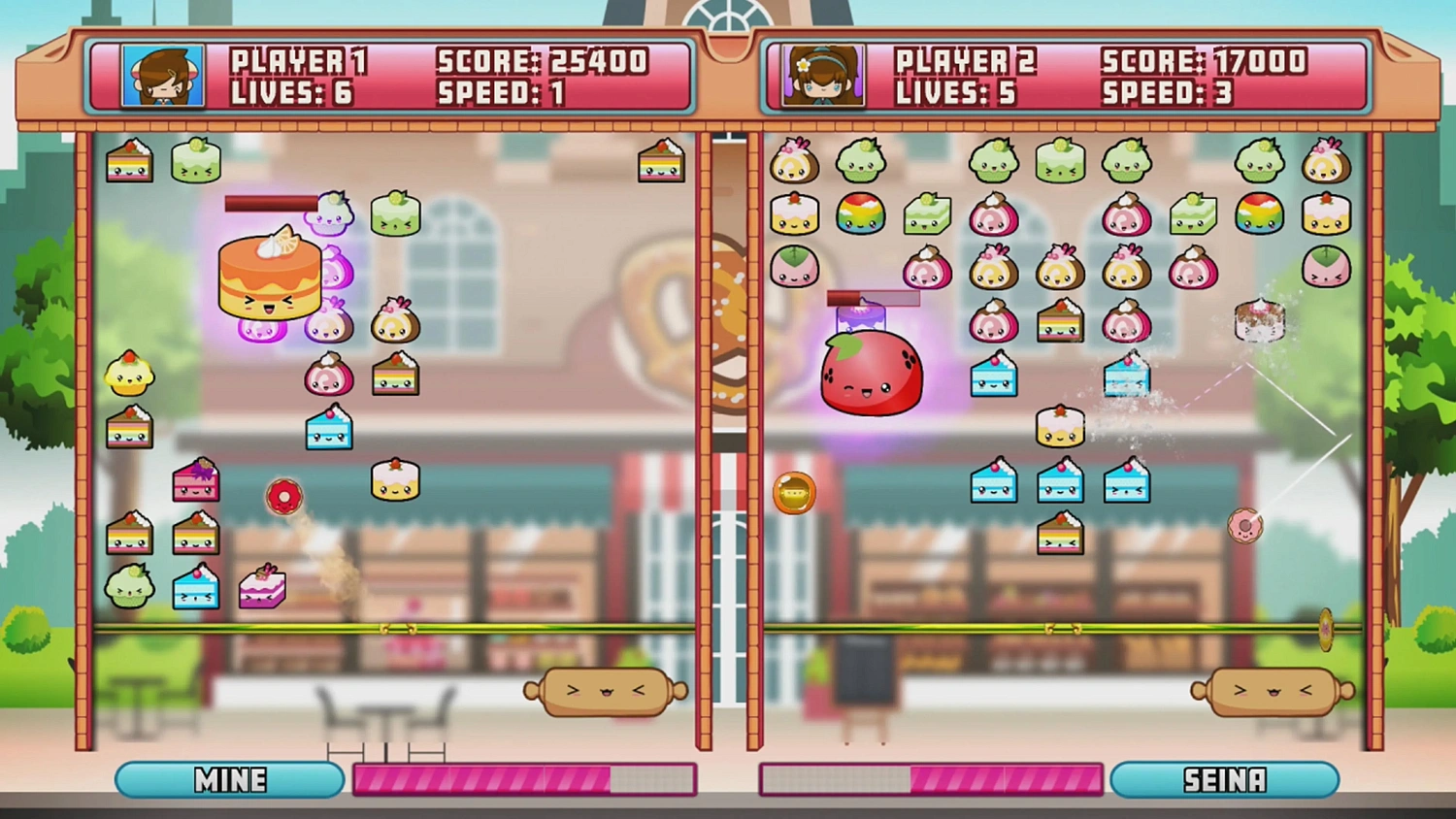Image resolution: width=1456 pixels, height=819 pixels.
Task: Select the MINE name label
Action: (230, 779)
